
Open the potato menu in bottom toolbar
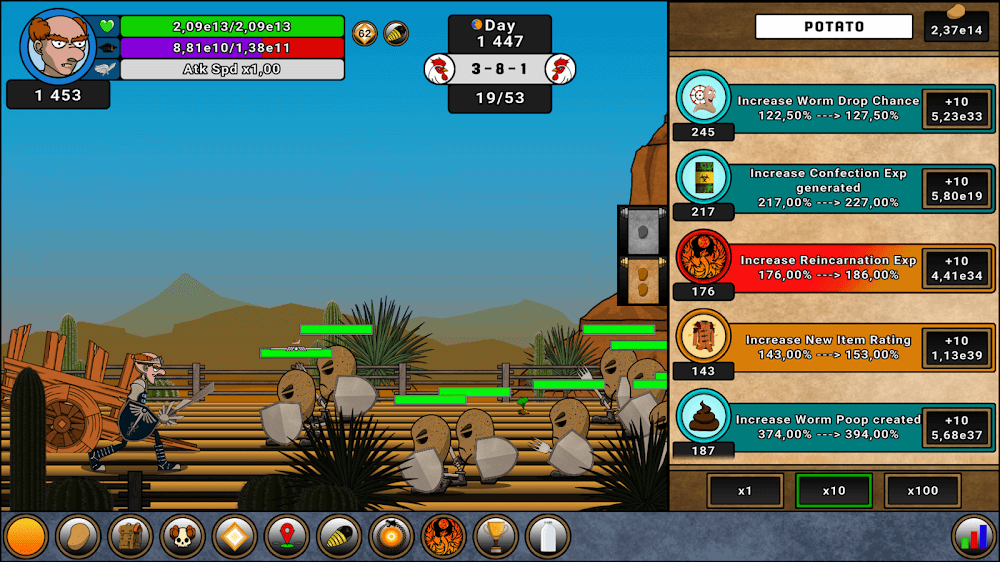(77, 537)
